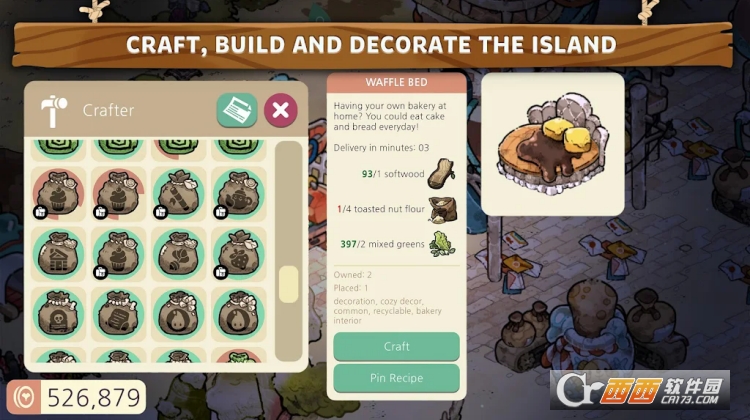Screen dimensions: 750x420
Task: Close the Crafter window
Action: pos(282,109)
